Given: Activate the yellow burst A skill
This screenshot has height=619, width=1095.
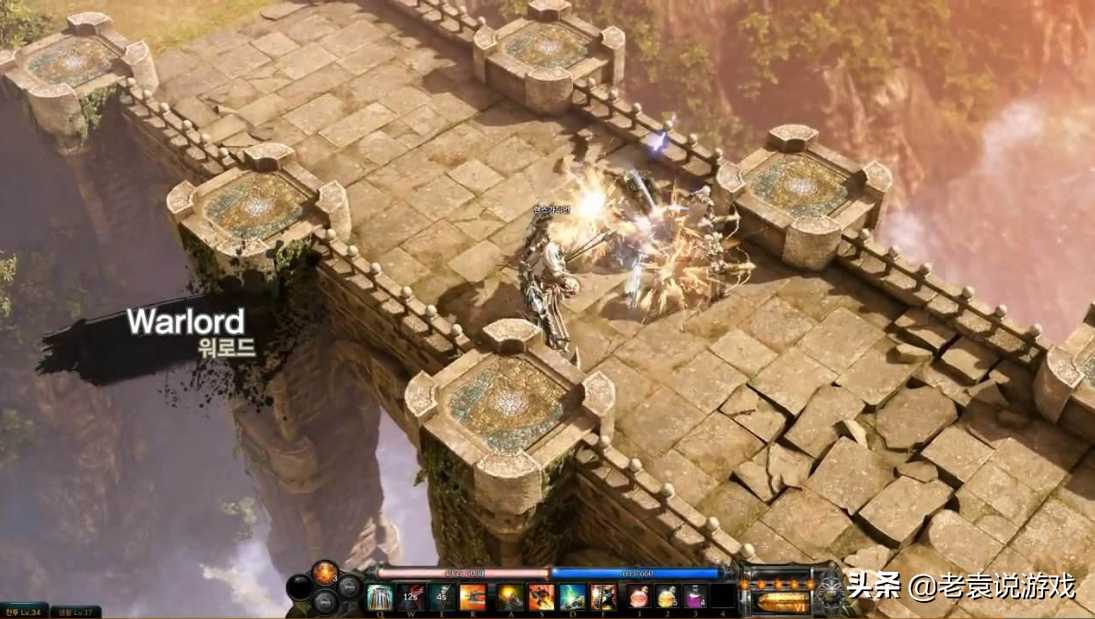Looking at the screenshot, I should [x=510, y=597].
